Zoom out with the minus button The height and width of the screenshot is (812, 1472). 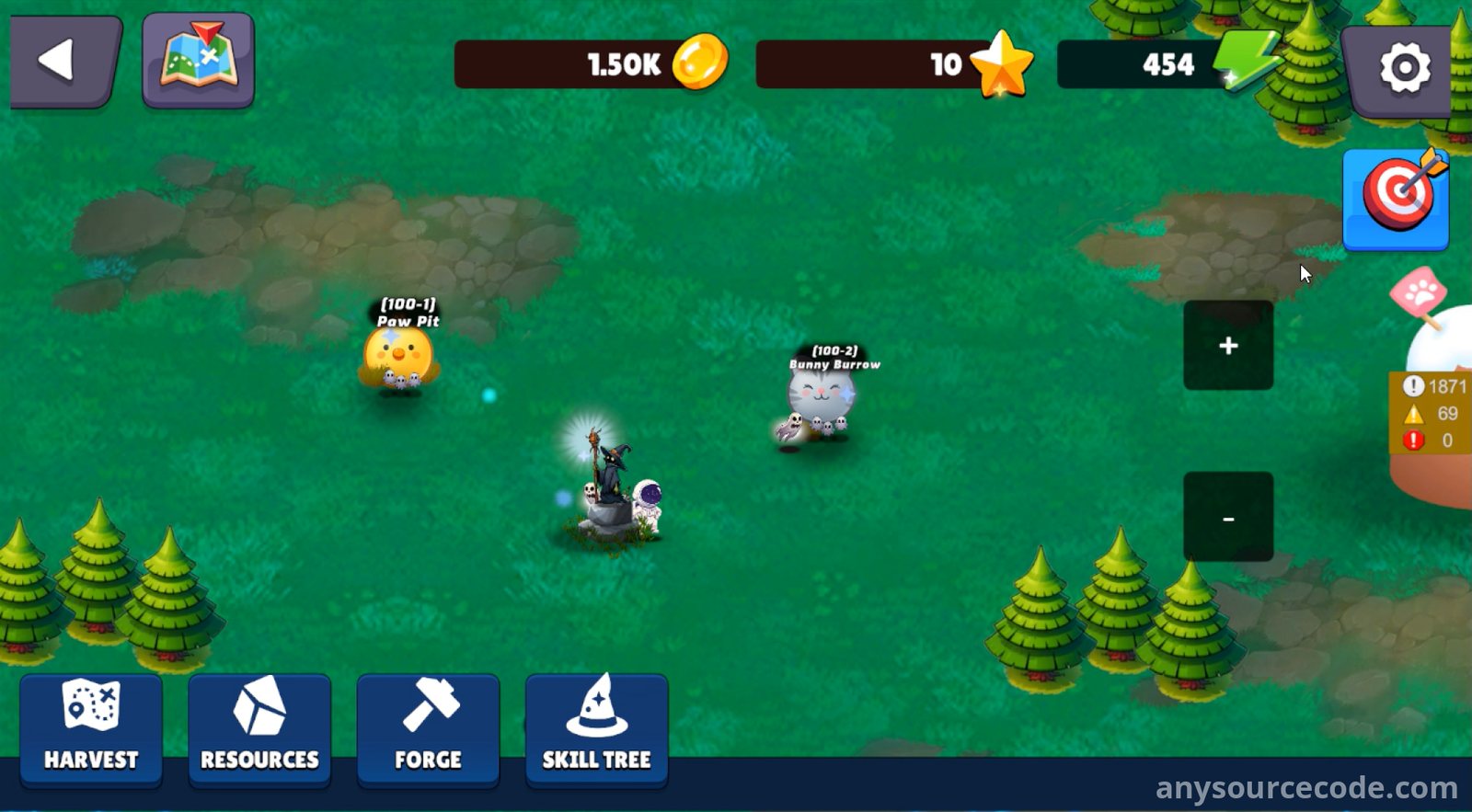tap(1228, 518)
